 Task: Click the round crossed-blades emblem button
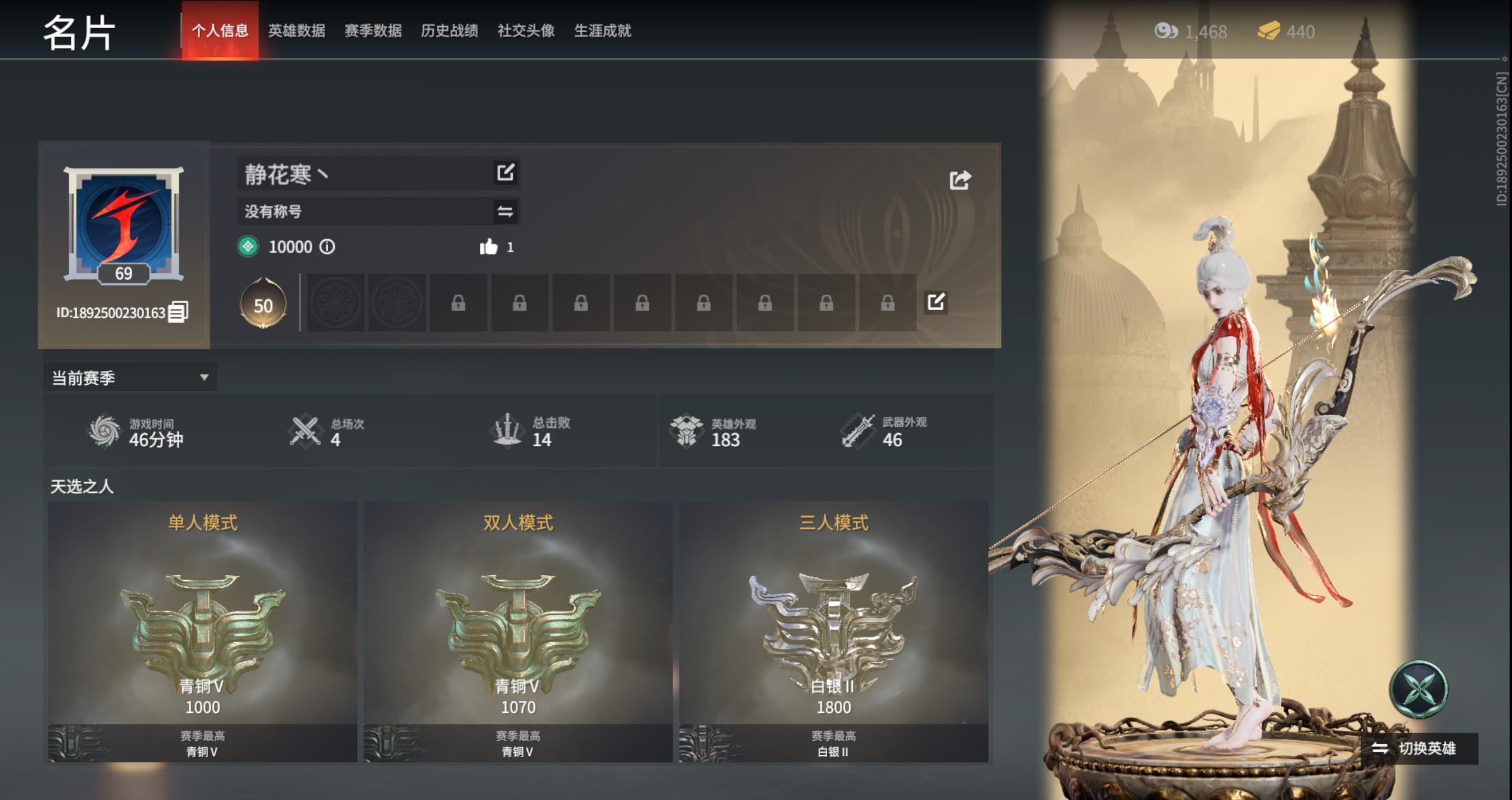click(1419, 689)
